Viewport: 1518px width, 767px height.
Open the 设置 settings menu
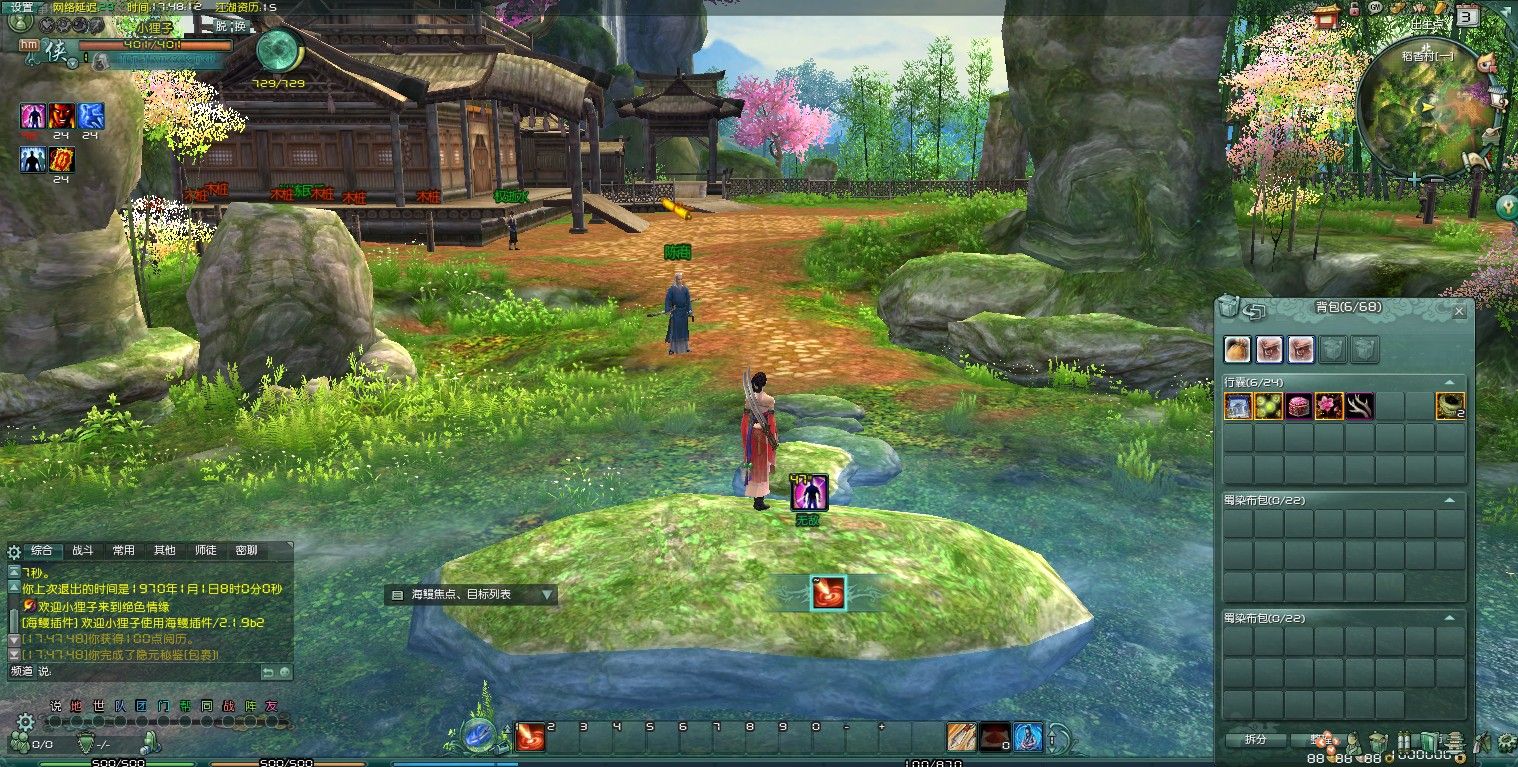click(21, 7)
